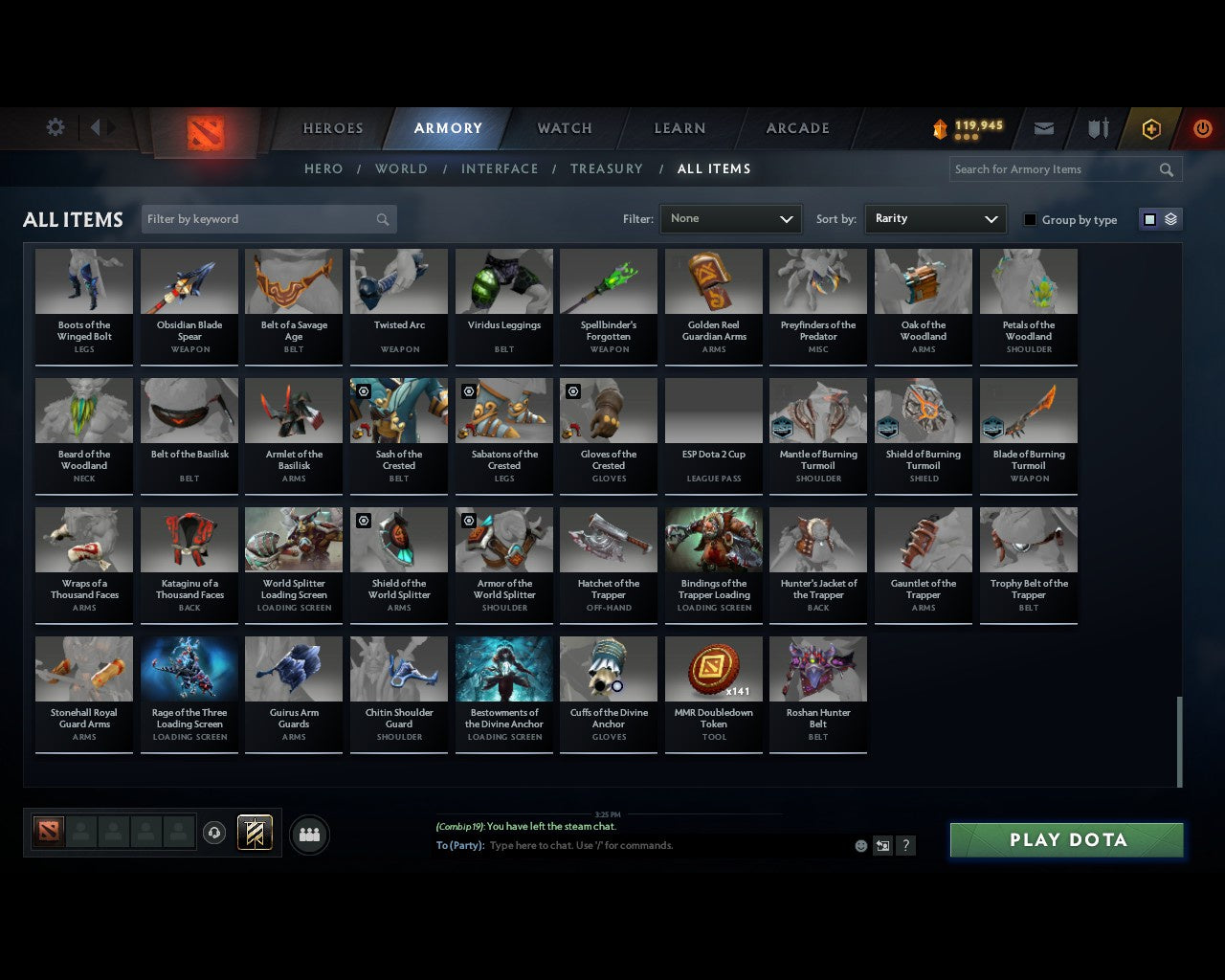
Task: Expand the back-navigation arrow beside settings
Action: point(96,127)
